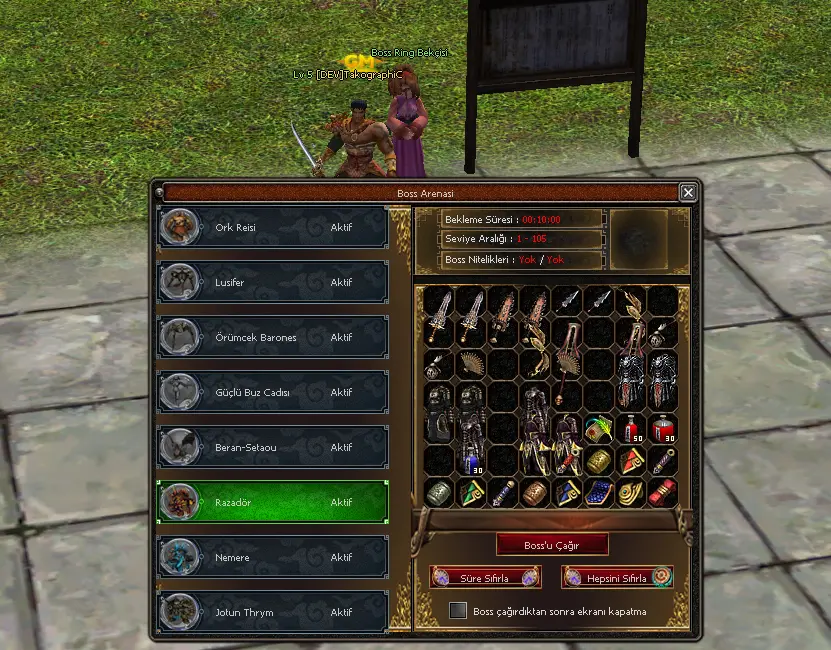
Task: Click the small fan item slot
Action: [470, 365]
